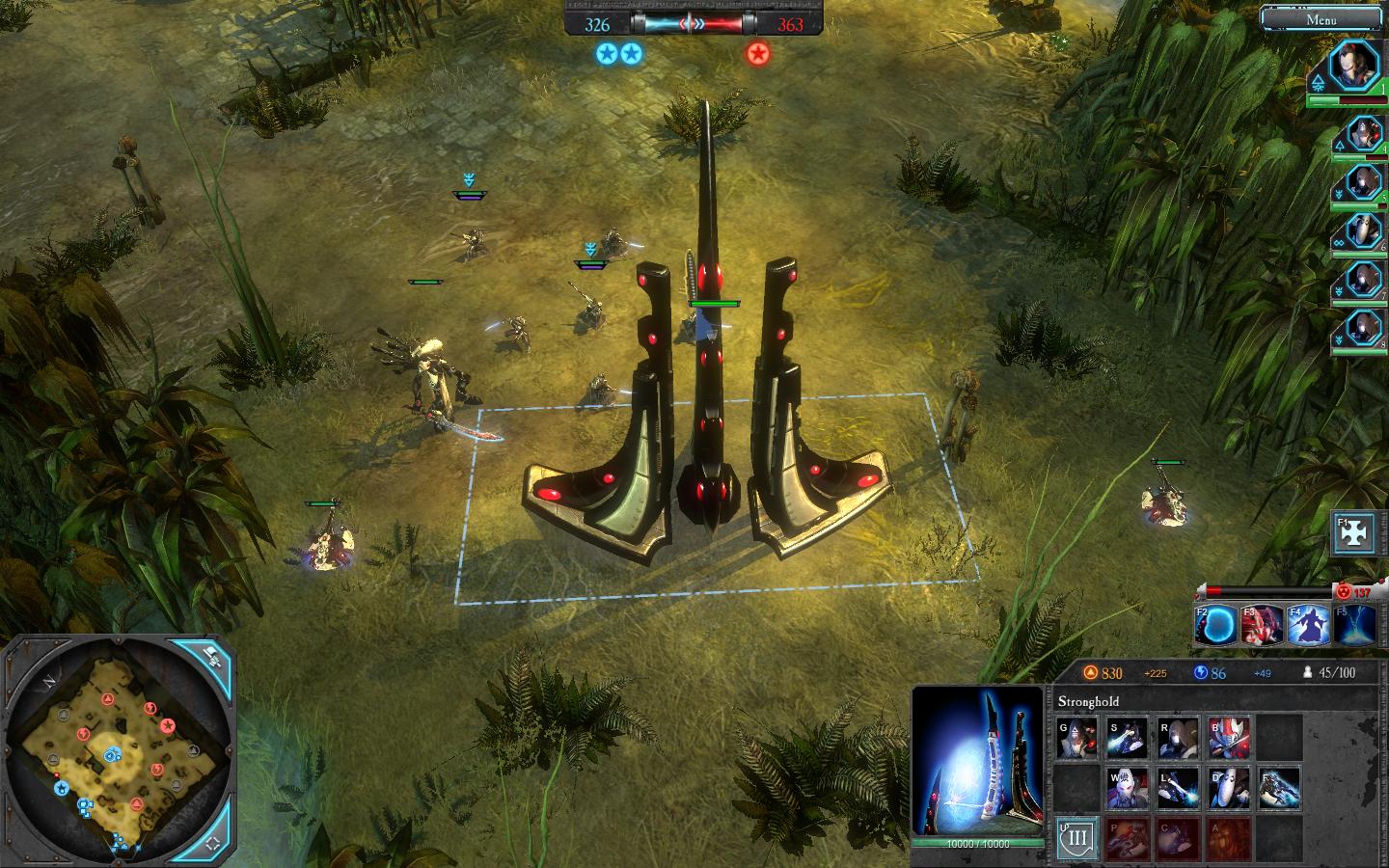Viewport: 1389px width, 868px height.
Task: Click the blue star base marker on minimap
Action: point(62,788)
